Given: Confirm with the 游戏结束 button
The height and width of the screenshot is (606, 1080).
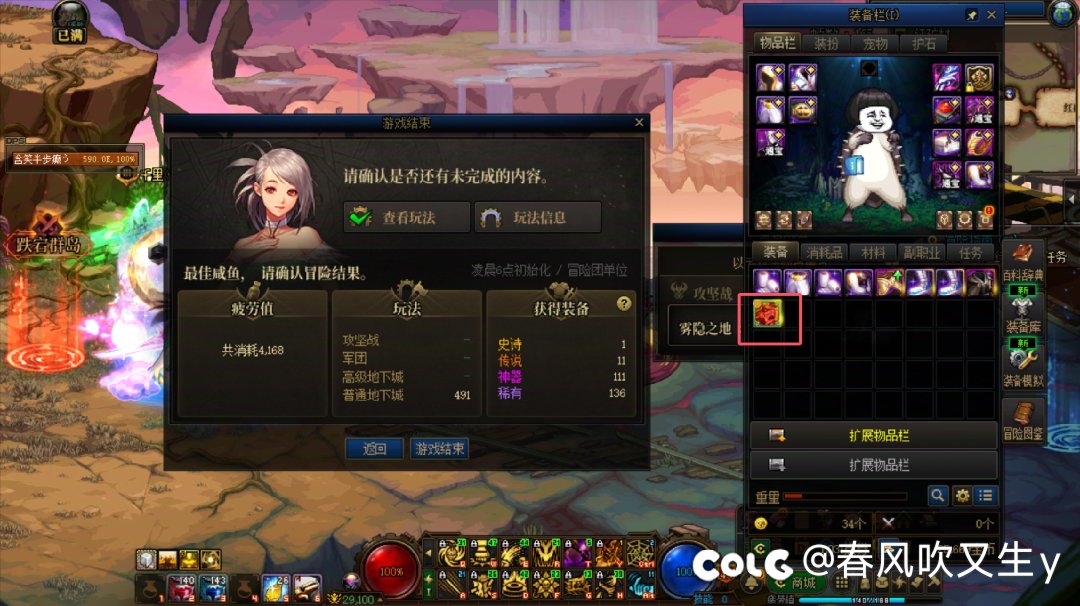Looking at the screenshot, I should (439, 449).
